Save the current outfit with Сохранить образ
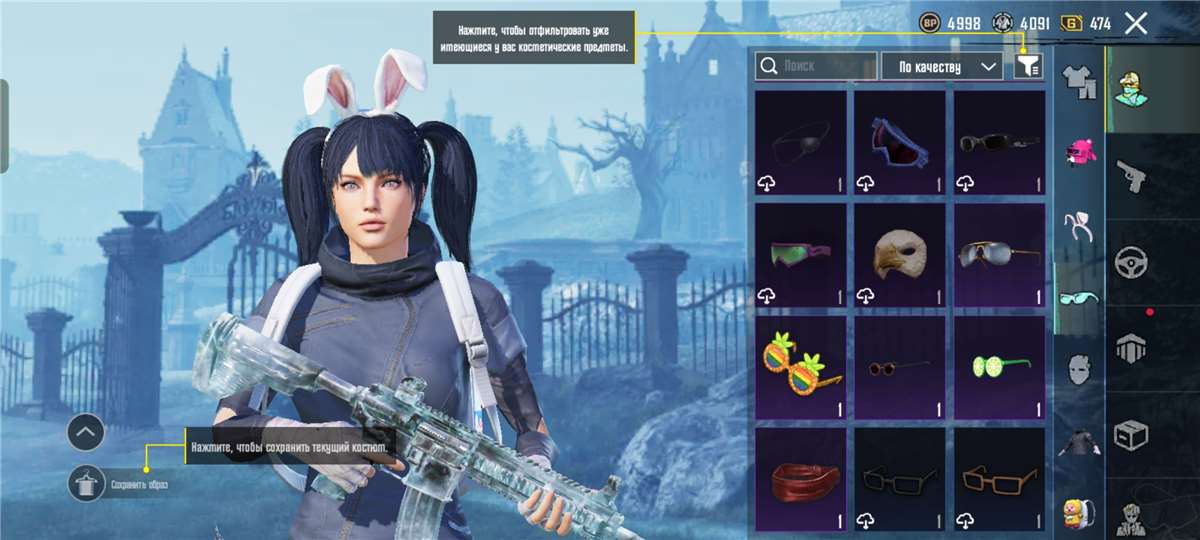Image resolution: width=1200 pixels, height=540 pixels. tap(87, 484)
